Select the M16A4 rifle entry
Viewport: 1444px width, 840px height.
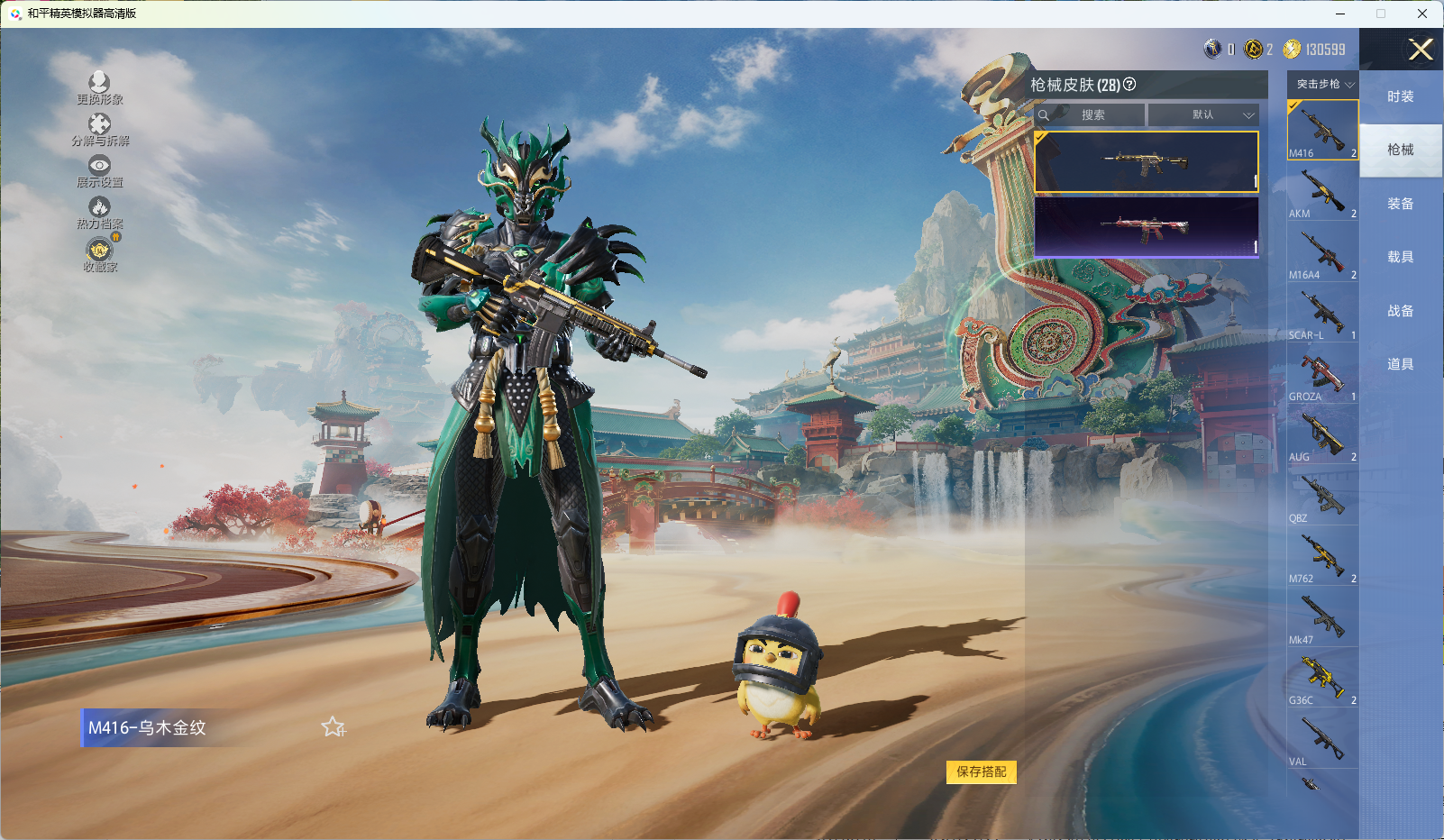tap(1322, 253)
